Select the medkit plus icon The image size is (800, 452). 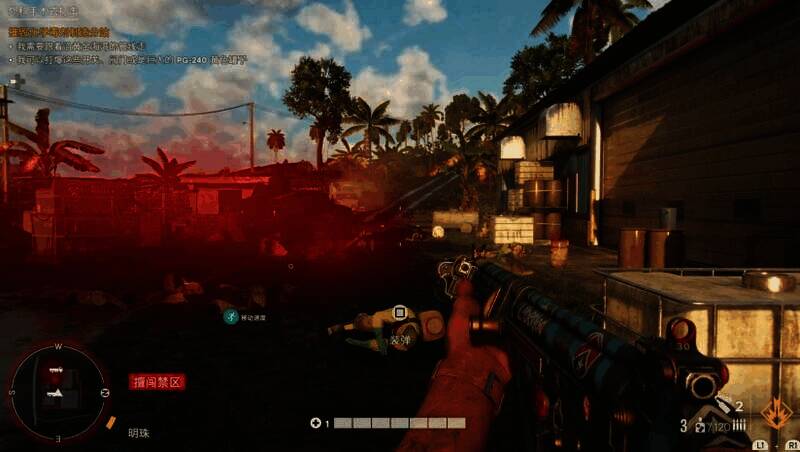coord(315,423)
